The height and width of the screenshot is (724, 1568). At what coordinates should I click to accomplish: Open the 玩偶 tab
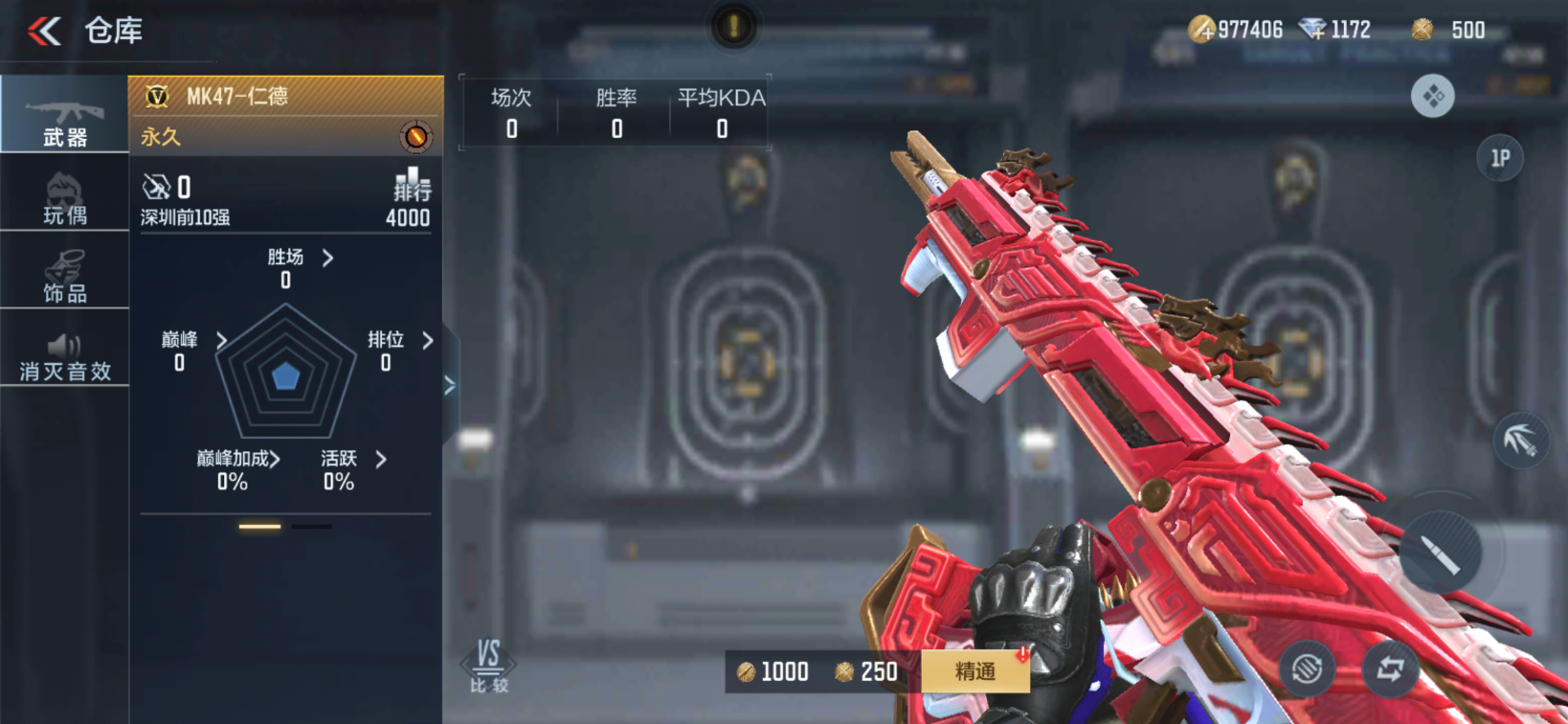(64, 197)
